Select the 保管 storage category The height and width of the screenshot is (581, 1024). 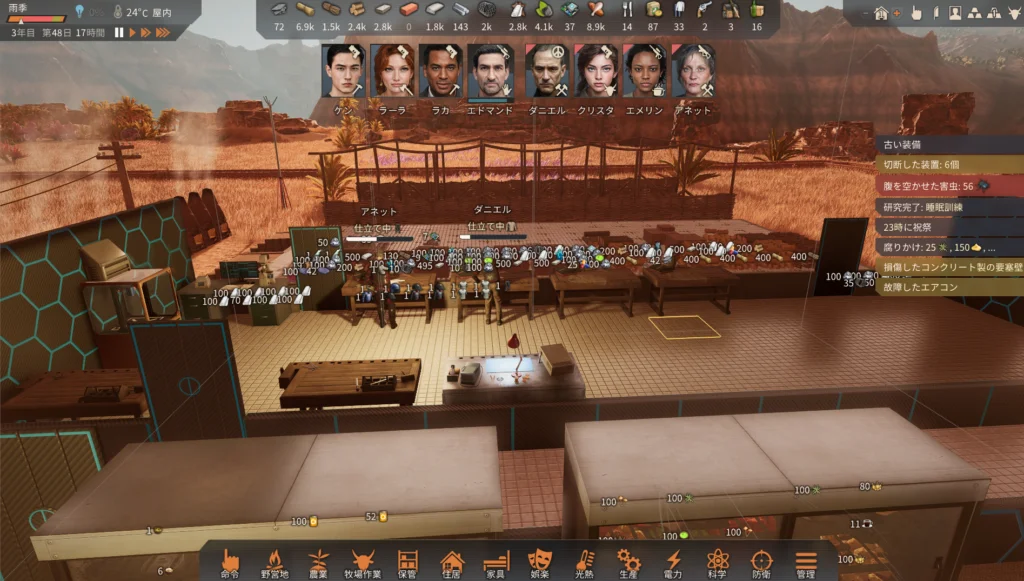(x=407, y=562)
